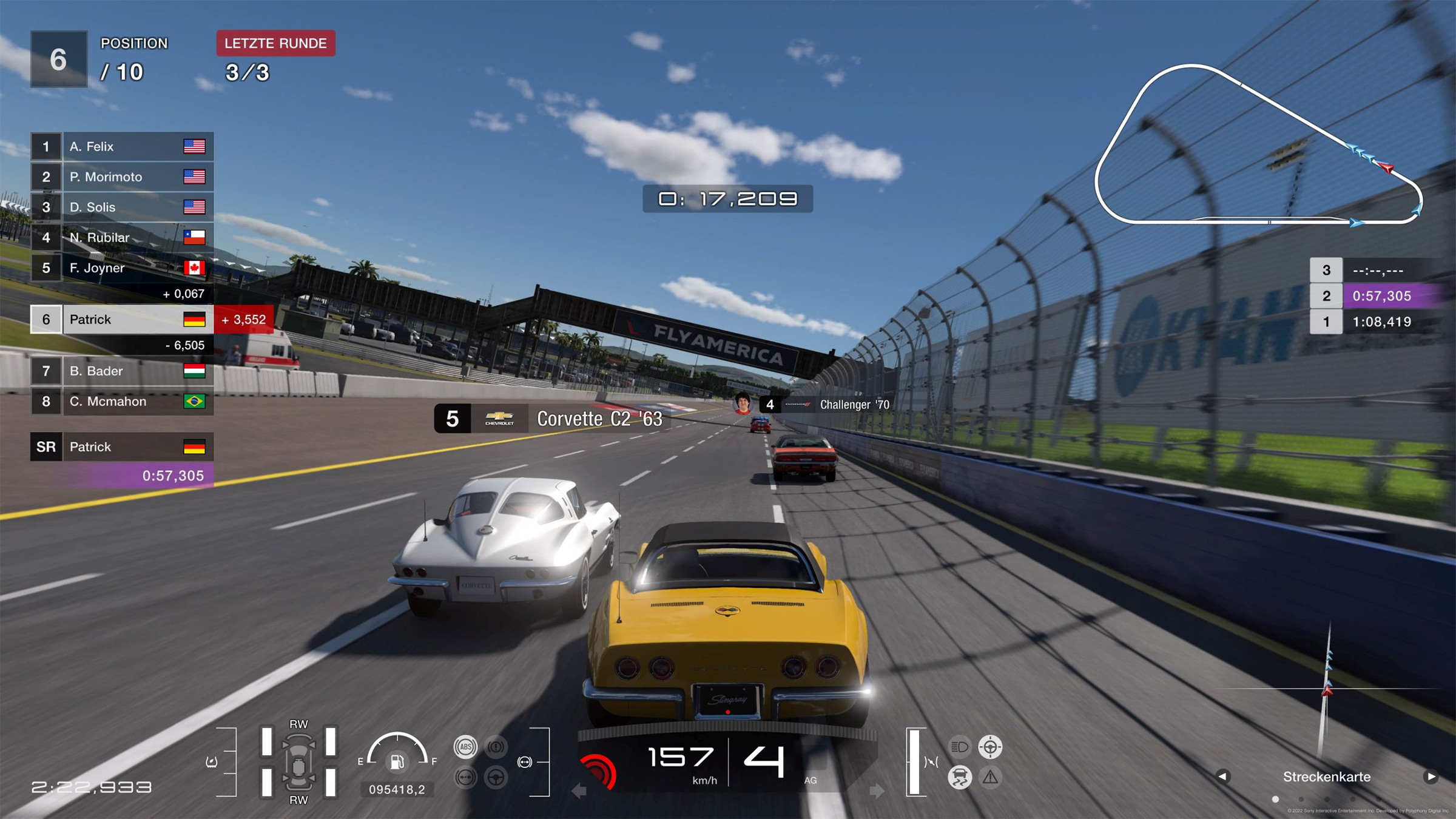The height and width of the screenshot is (819, 1456).
Task: Select F. Joyner's position row
Action: [x=122, y=268]
